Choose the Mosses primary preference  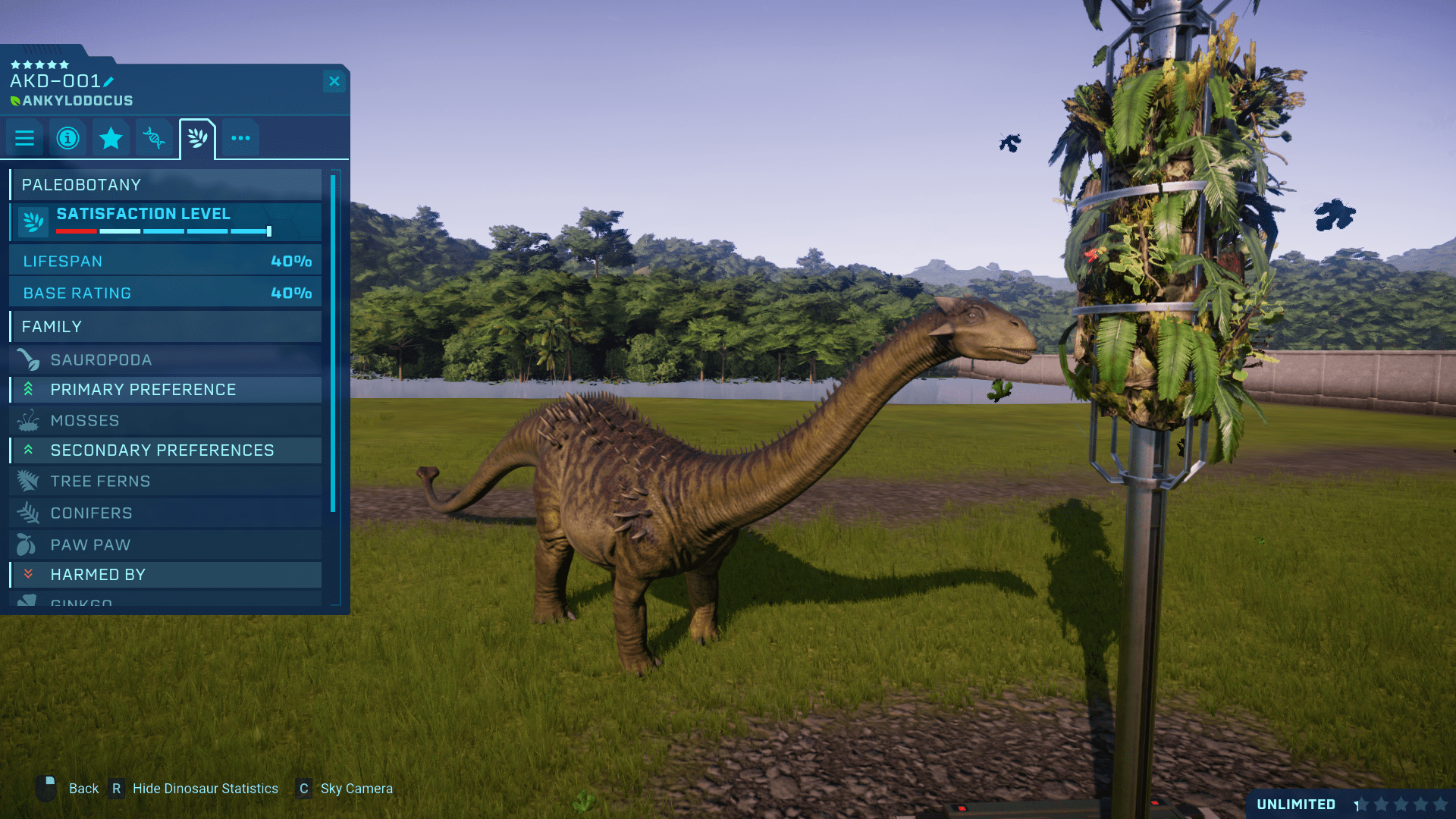point(165,420)
